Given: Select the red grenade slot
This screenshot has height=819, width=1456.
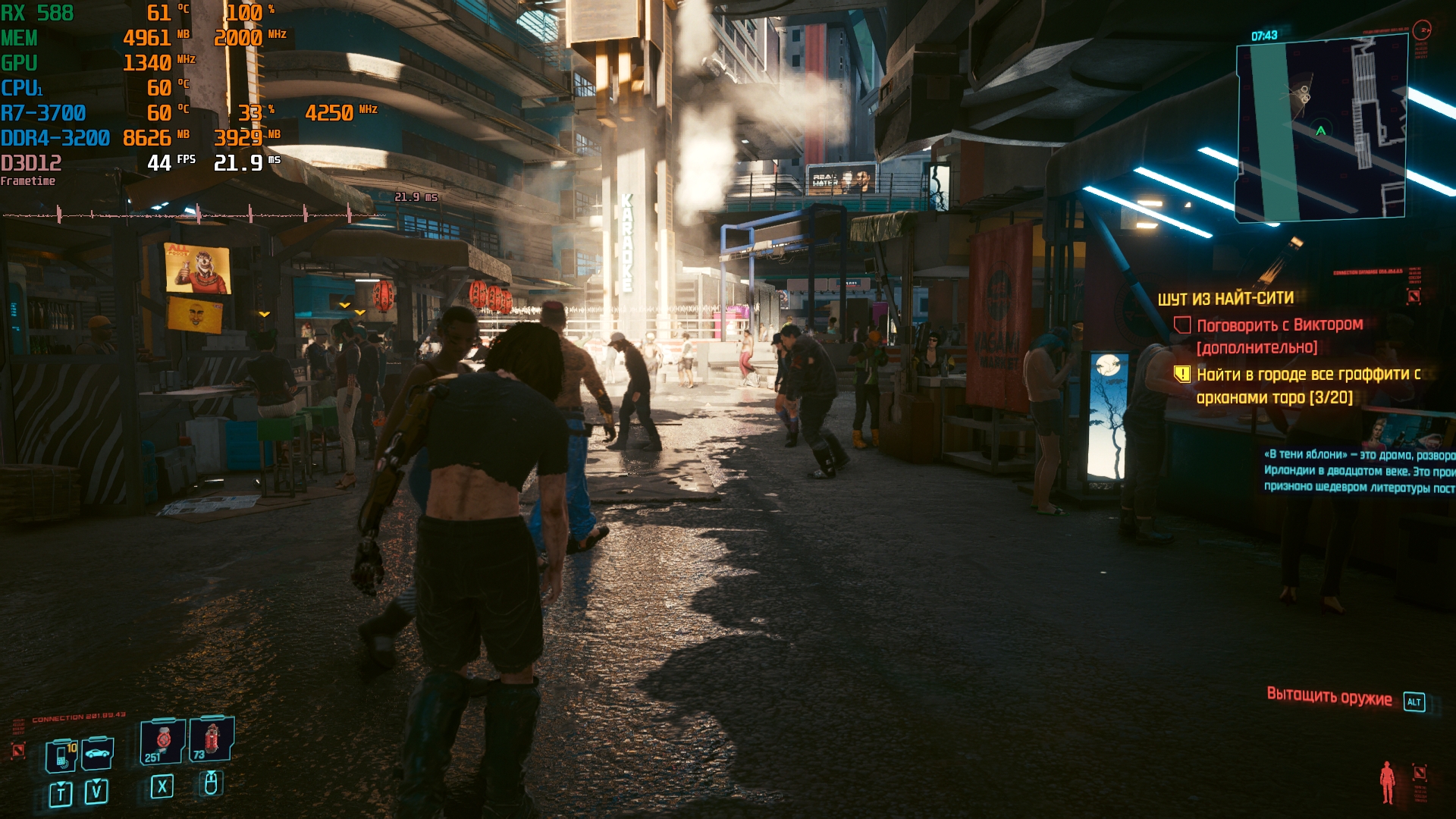Looking at the screenshot, I should pyautogui.click(x=212, y=739).
